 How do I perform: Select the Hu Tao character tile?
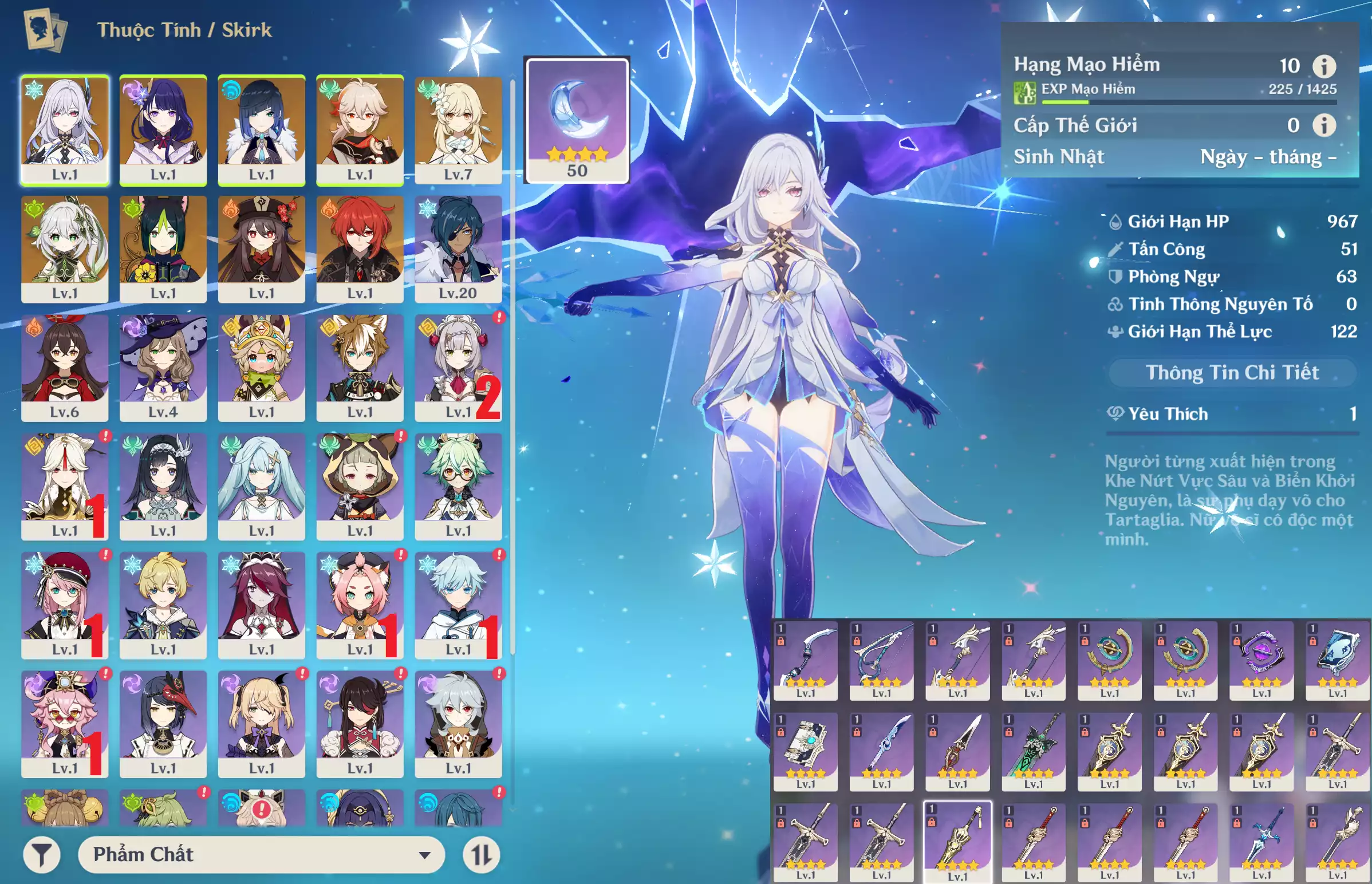[262, 248]
